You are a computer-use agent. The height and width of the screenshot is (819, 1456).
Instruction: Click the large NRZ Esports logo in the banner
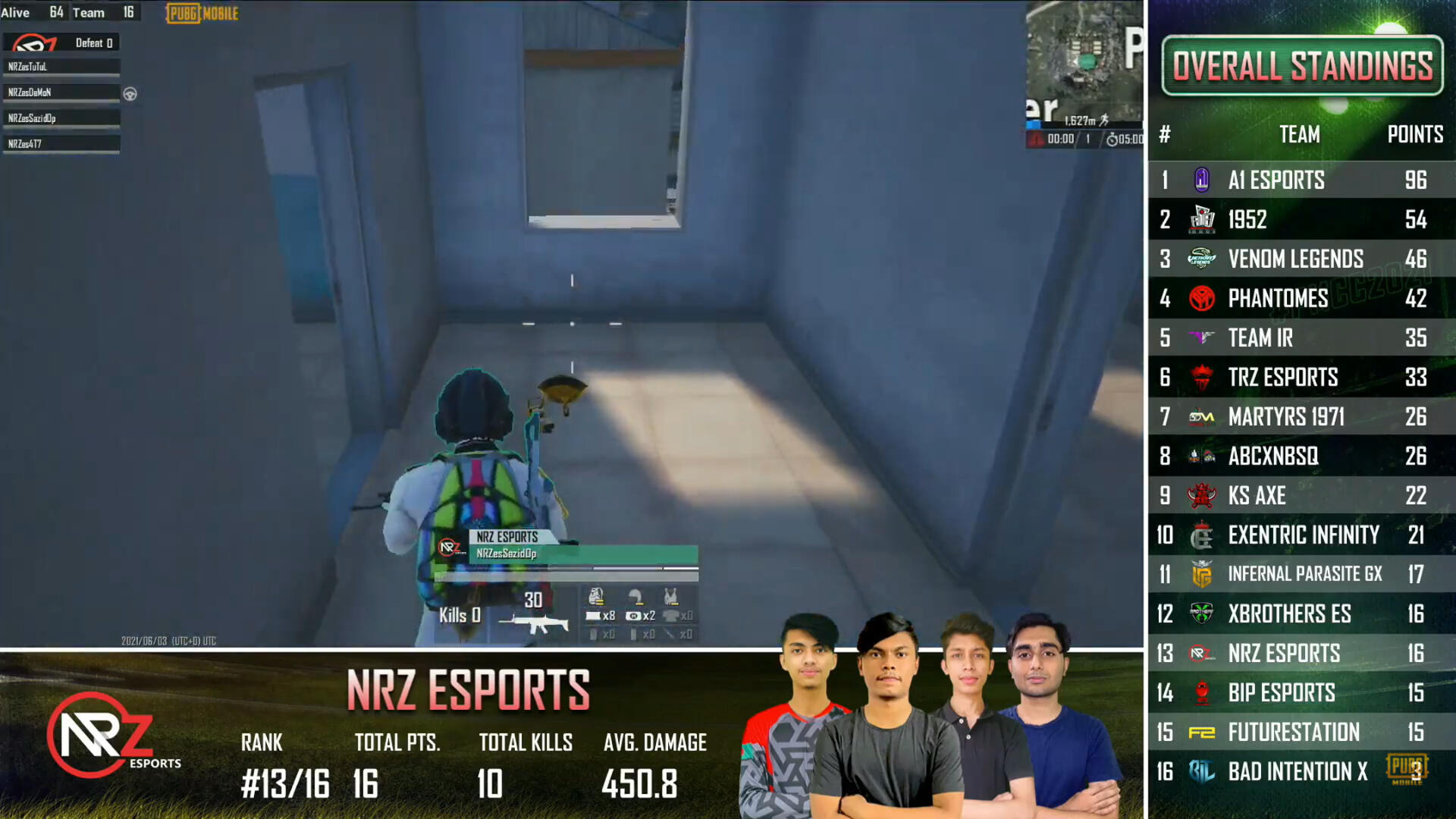[102, 734]
